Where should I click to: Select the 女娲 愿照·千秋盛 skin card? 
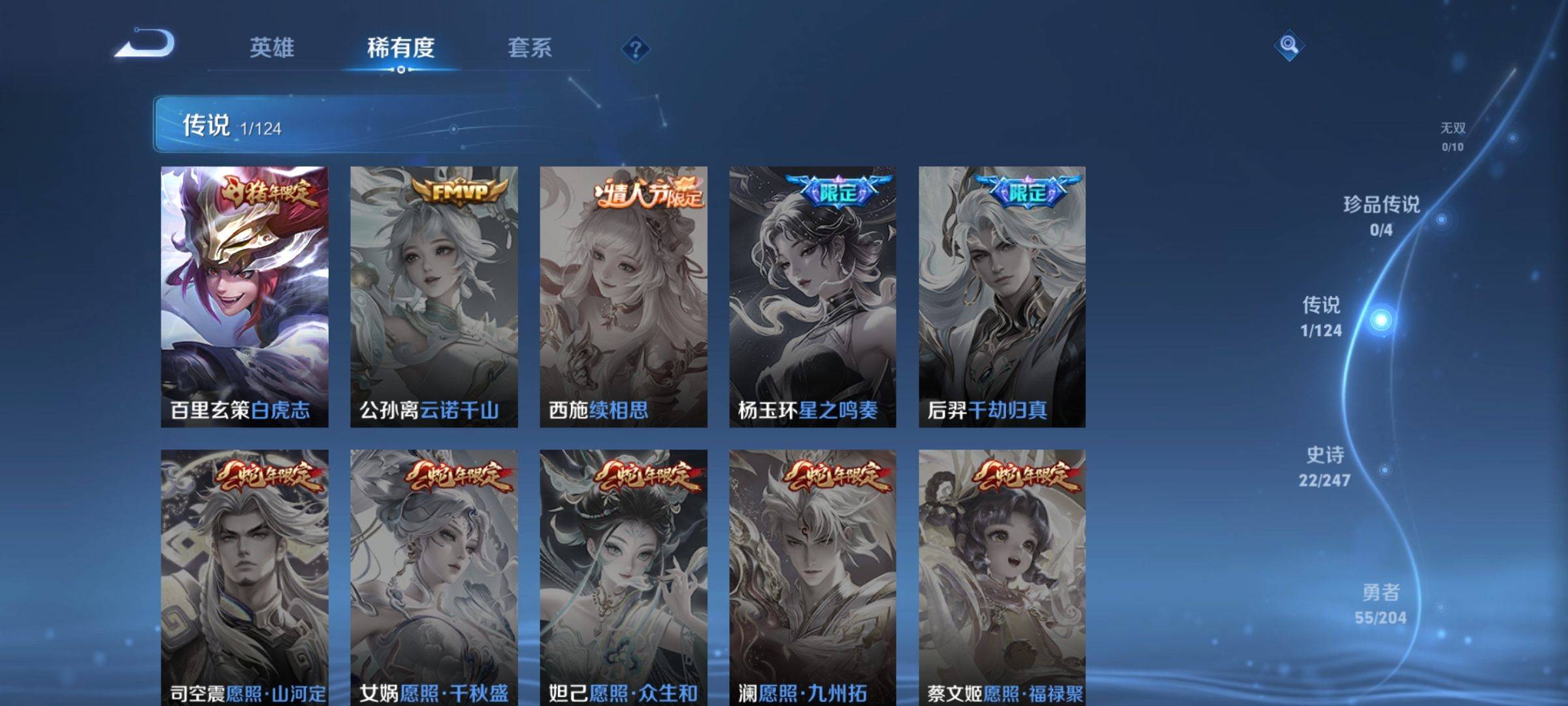434,577
